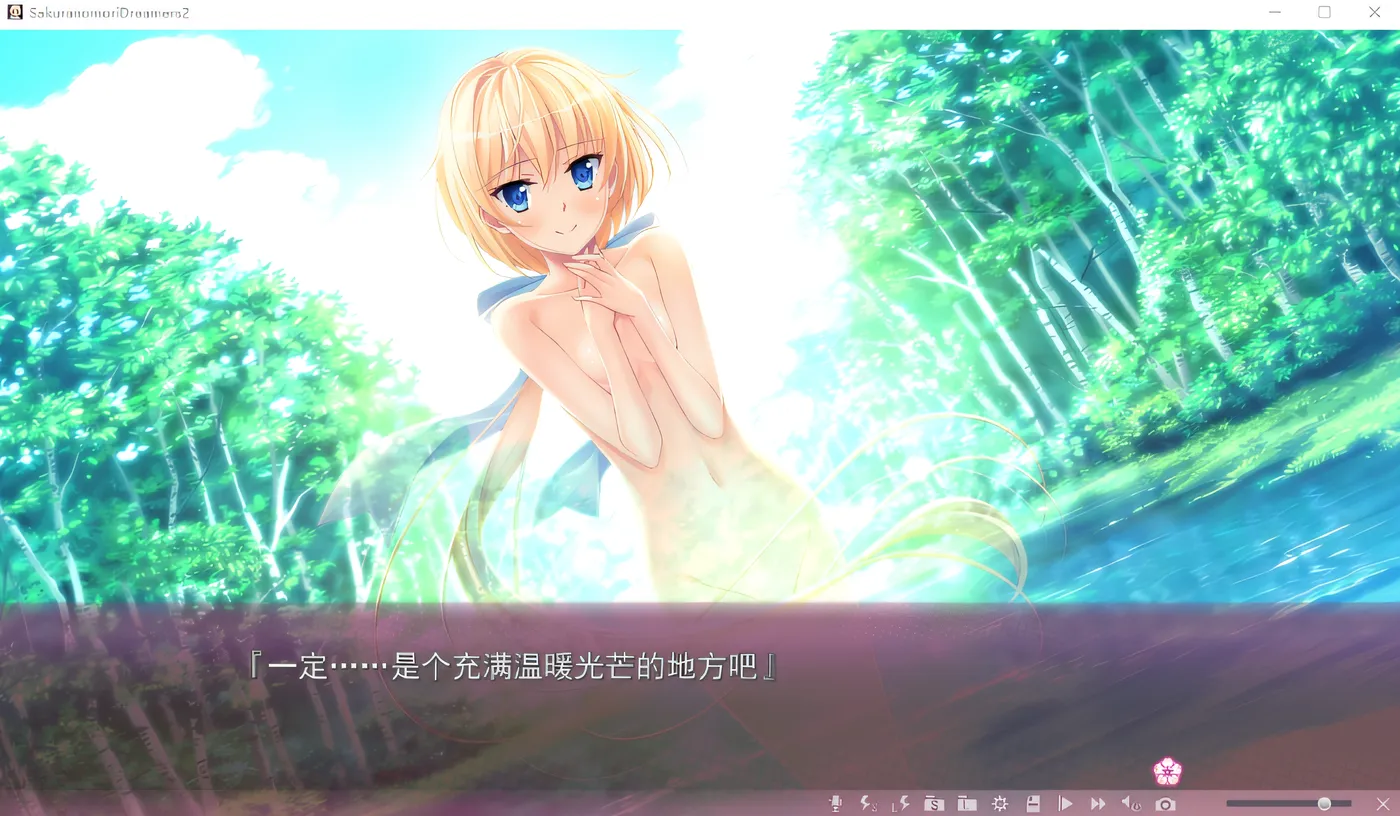Select the Load (L) icon
The image size is (1400, 816).
coord(966,803)
